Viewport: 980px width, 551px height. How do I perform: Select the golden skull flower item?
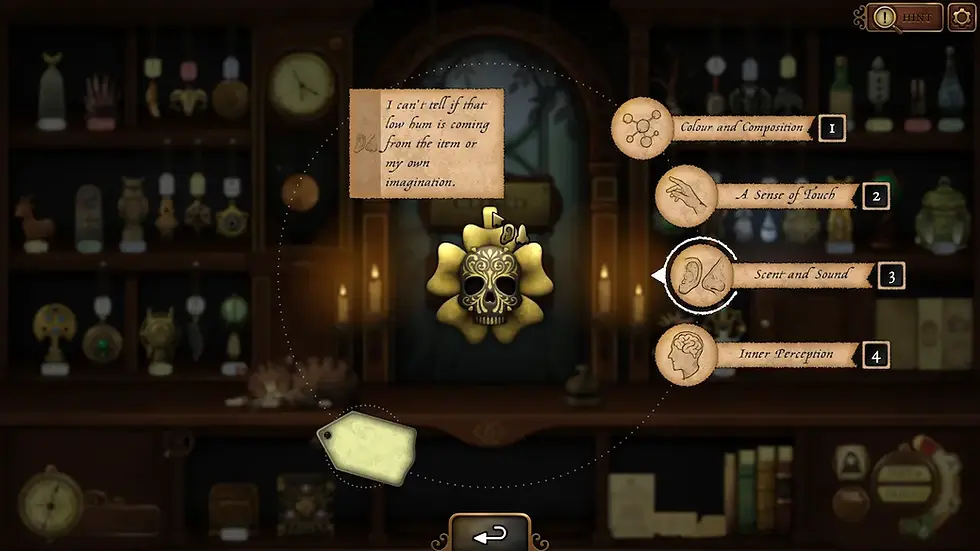coord(484,275)
